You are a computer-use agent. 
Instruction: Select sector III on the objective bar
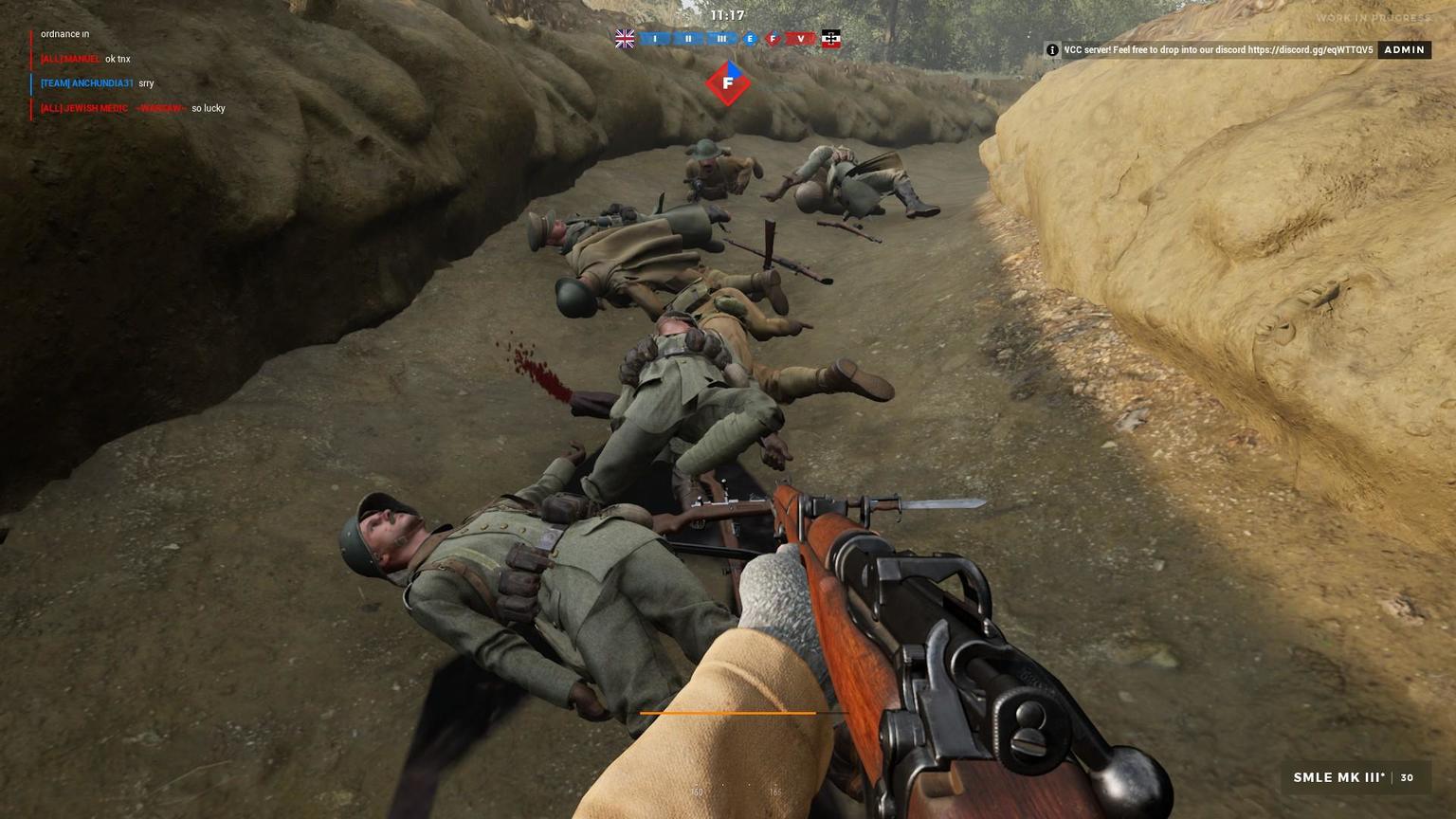pyautogui.click(x=721, y=39)
